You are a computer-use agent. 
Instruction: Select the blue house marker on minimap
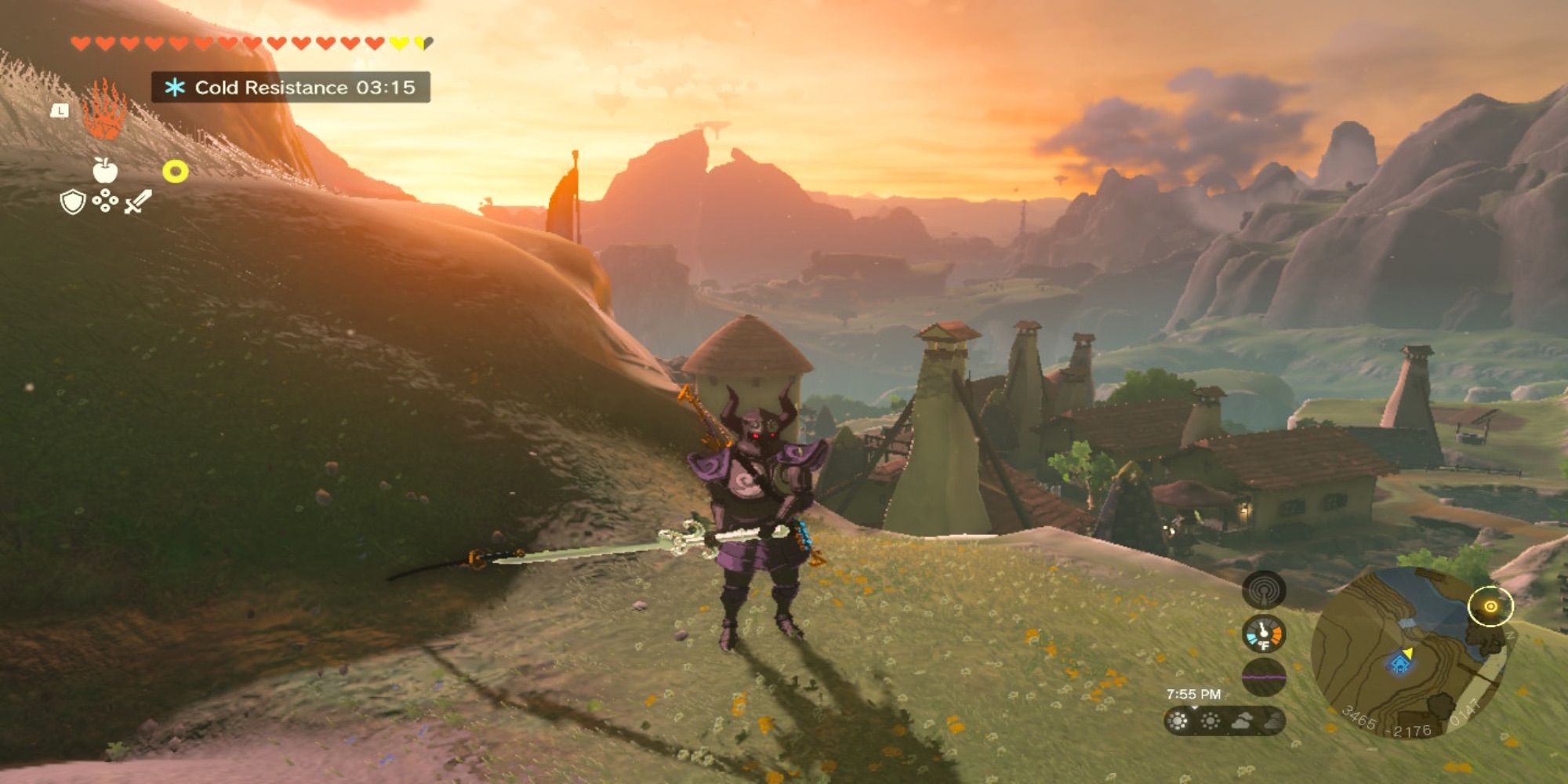[x=1399, y=666]
